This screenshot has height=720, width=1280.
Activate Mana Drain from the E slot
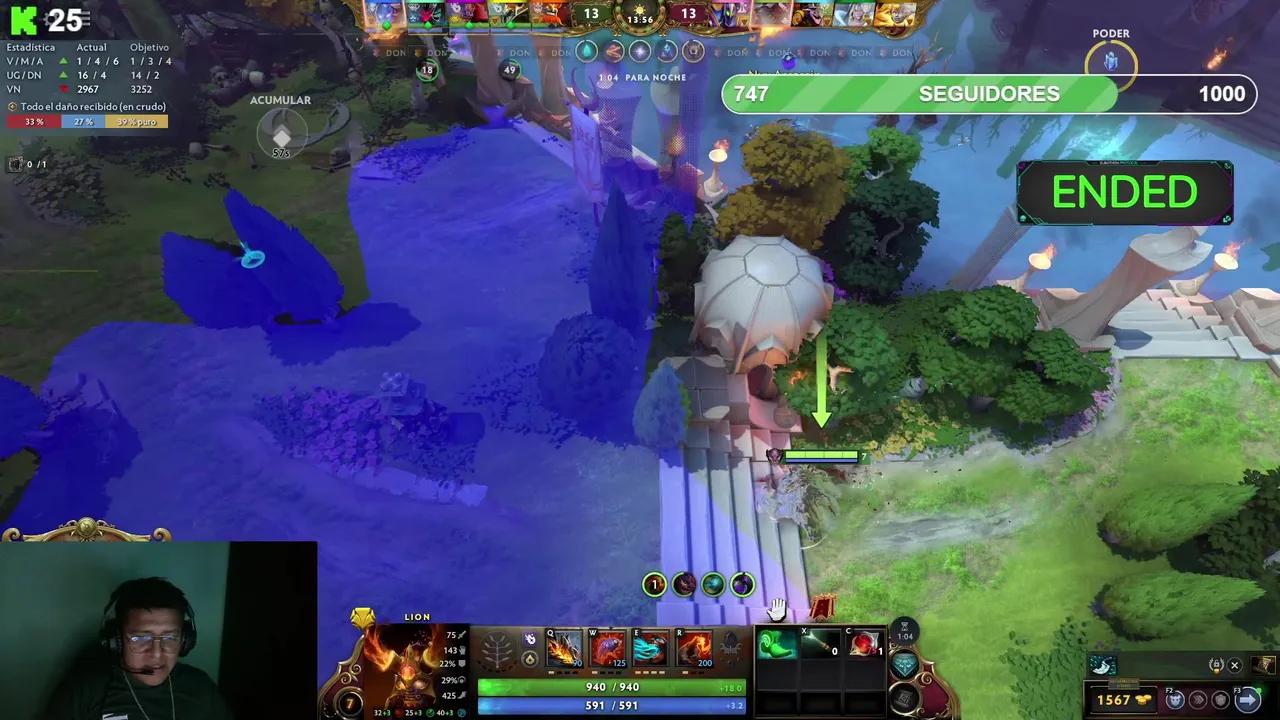pyautogui.click(x=651, y=650)
